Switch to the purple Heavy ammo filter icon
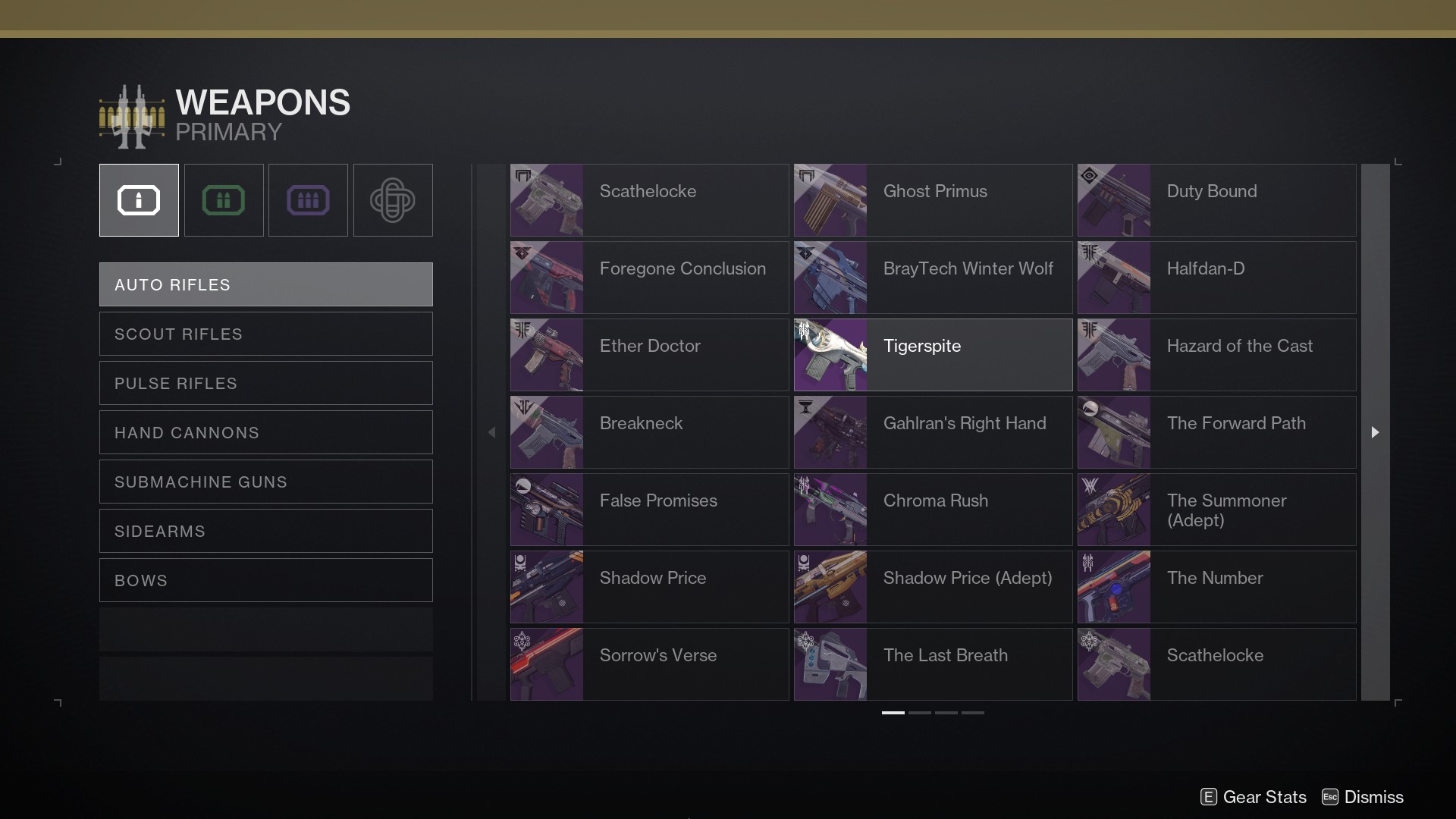 (308, 199)
